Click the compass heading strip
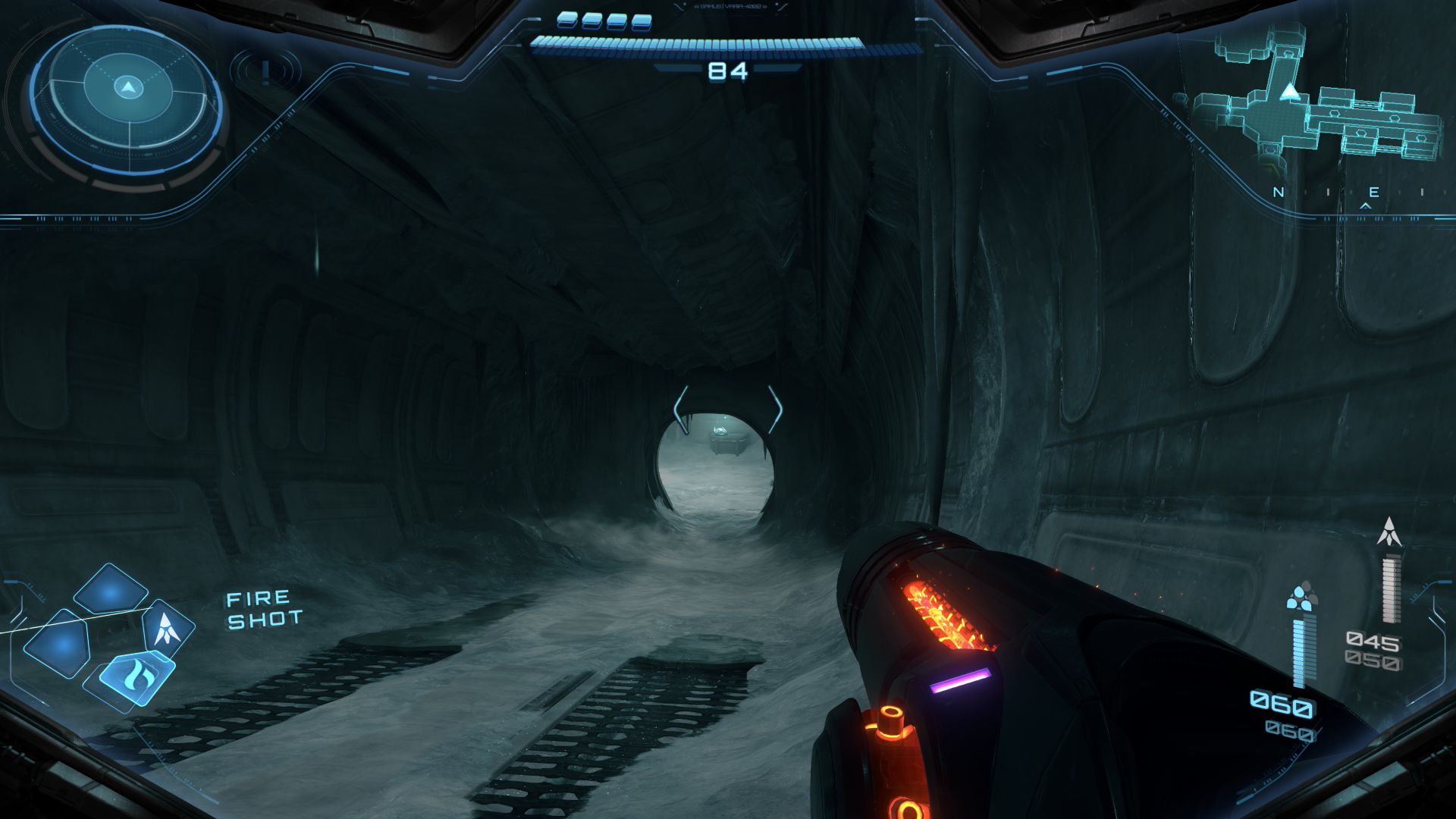1456x819 pixels. (1350, 193)
